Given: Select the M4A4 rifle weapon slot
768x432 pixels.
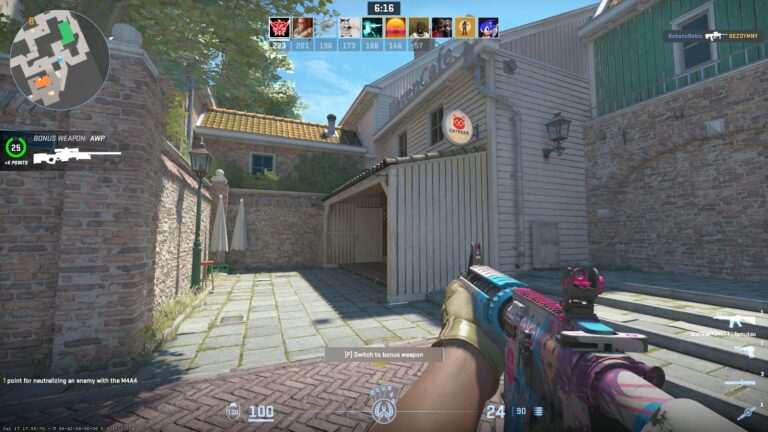Looking at the screenshot, I should tap(735, 320).
